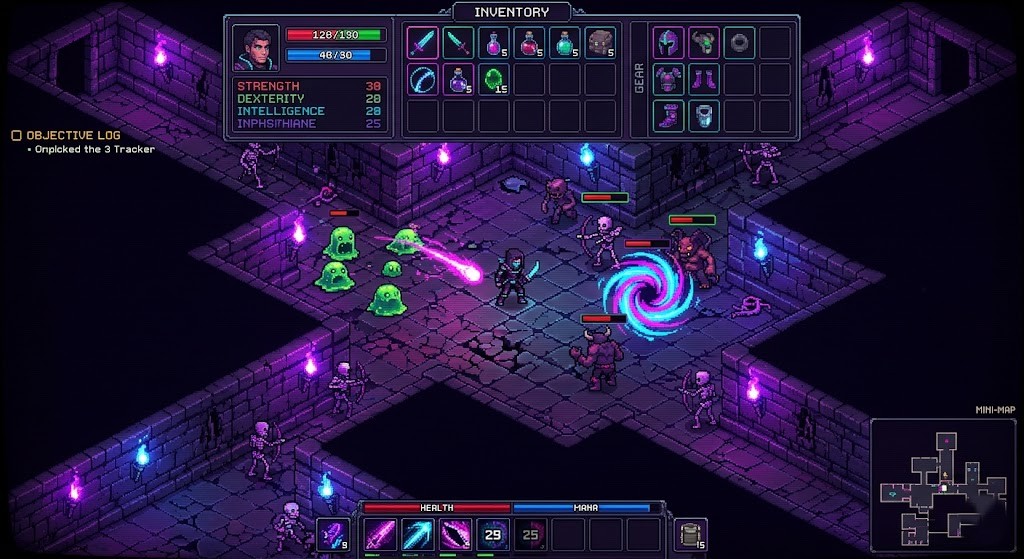Screen dimensions: 1024x559
Task: Select the brown stone block item
Action: point(599,43)
